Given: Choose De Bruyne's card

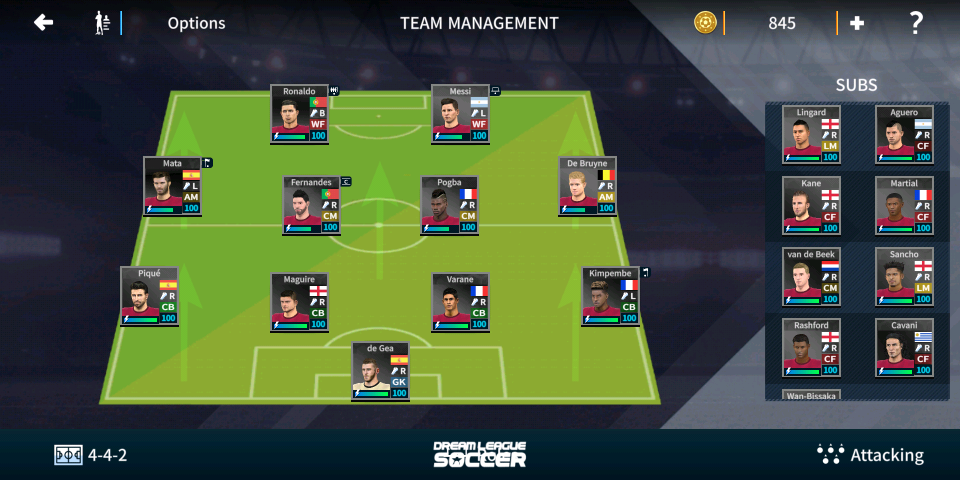Looking at the screenshot, I should point(587,186).
